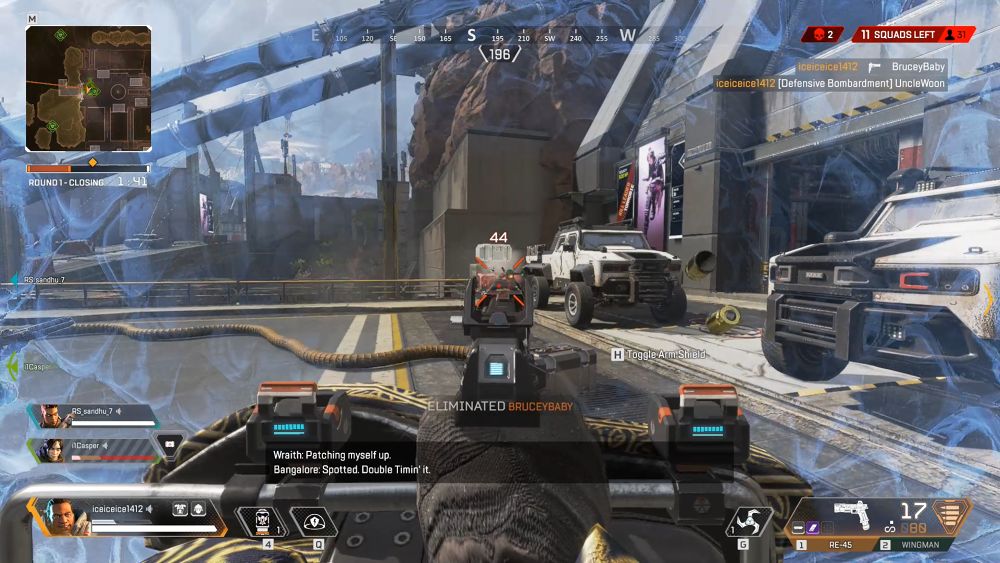Screen dimensions: 1000x563
Task: Switch to the Wingman weapon slot
Action: coord(909,545)
